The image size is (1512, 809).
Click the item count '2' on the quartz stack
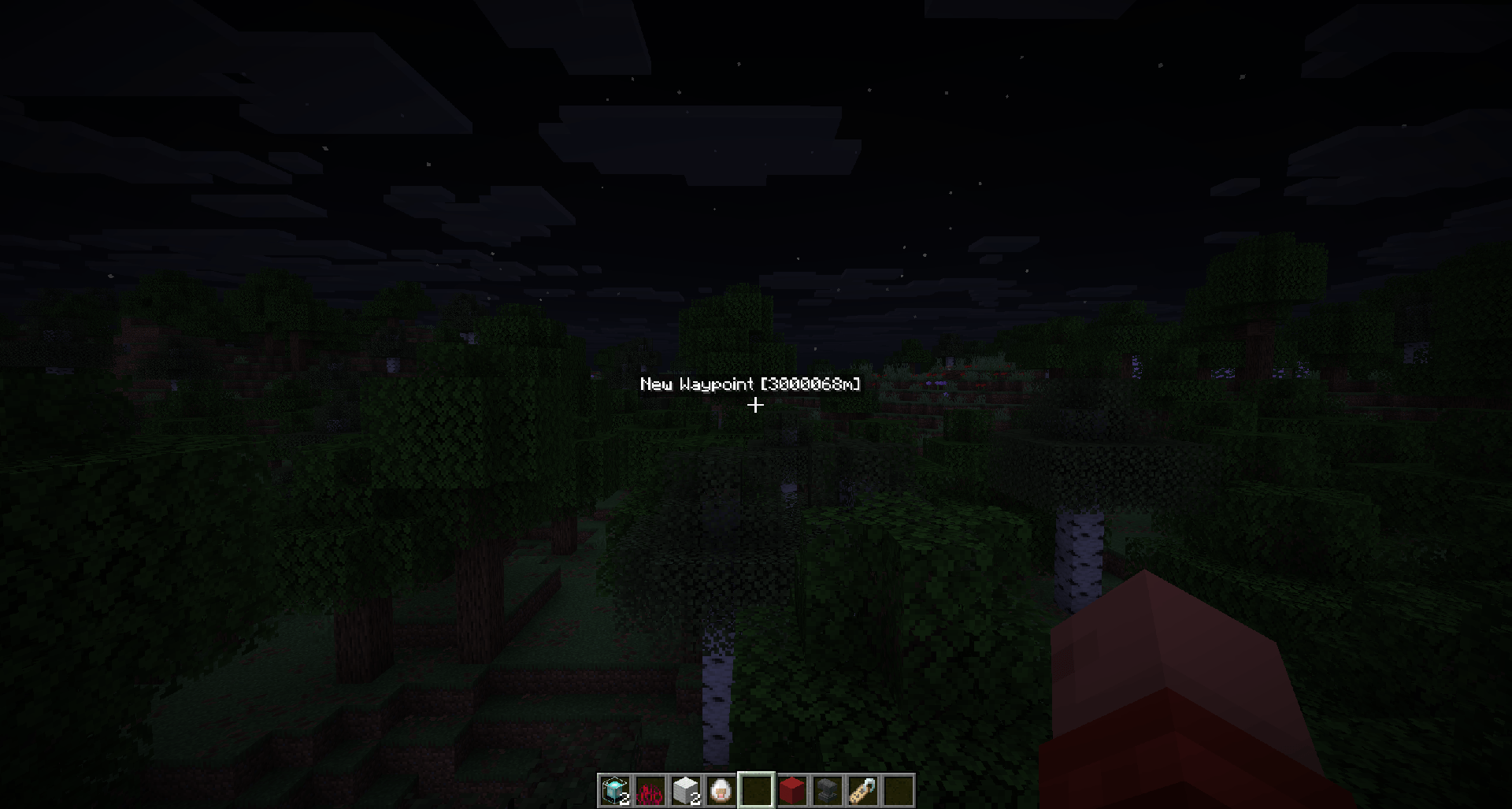click(x=695, y=800)
